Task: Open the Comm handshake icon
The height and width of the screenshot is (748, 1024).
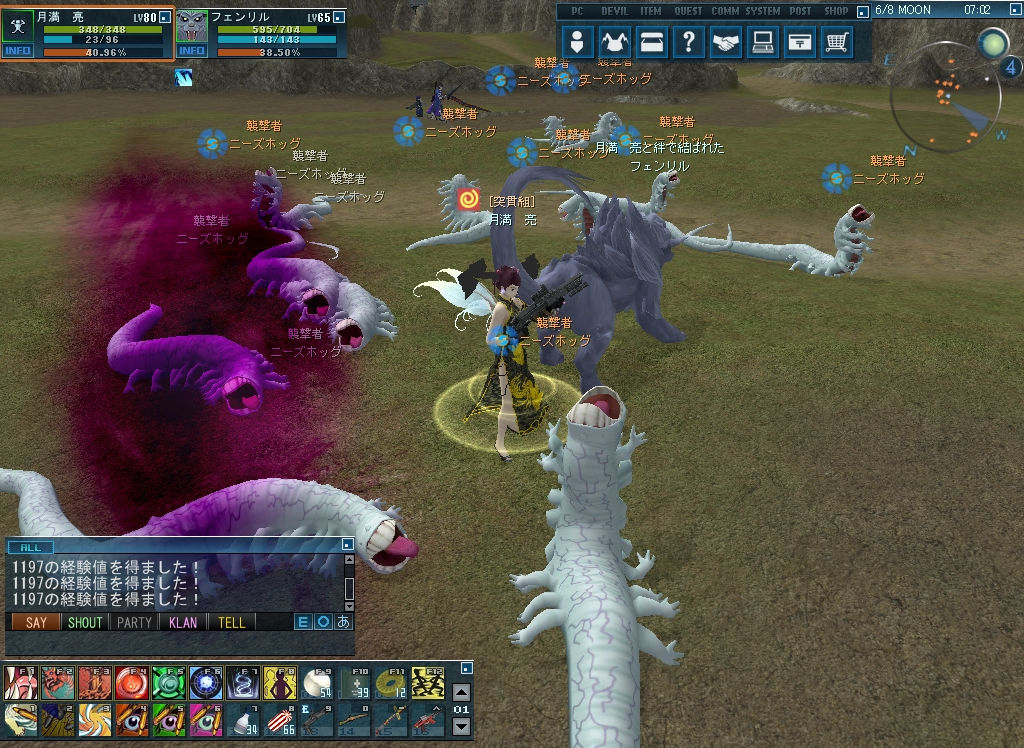Action: point(726,42)
